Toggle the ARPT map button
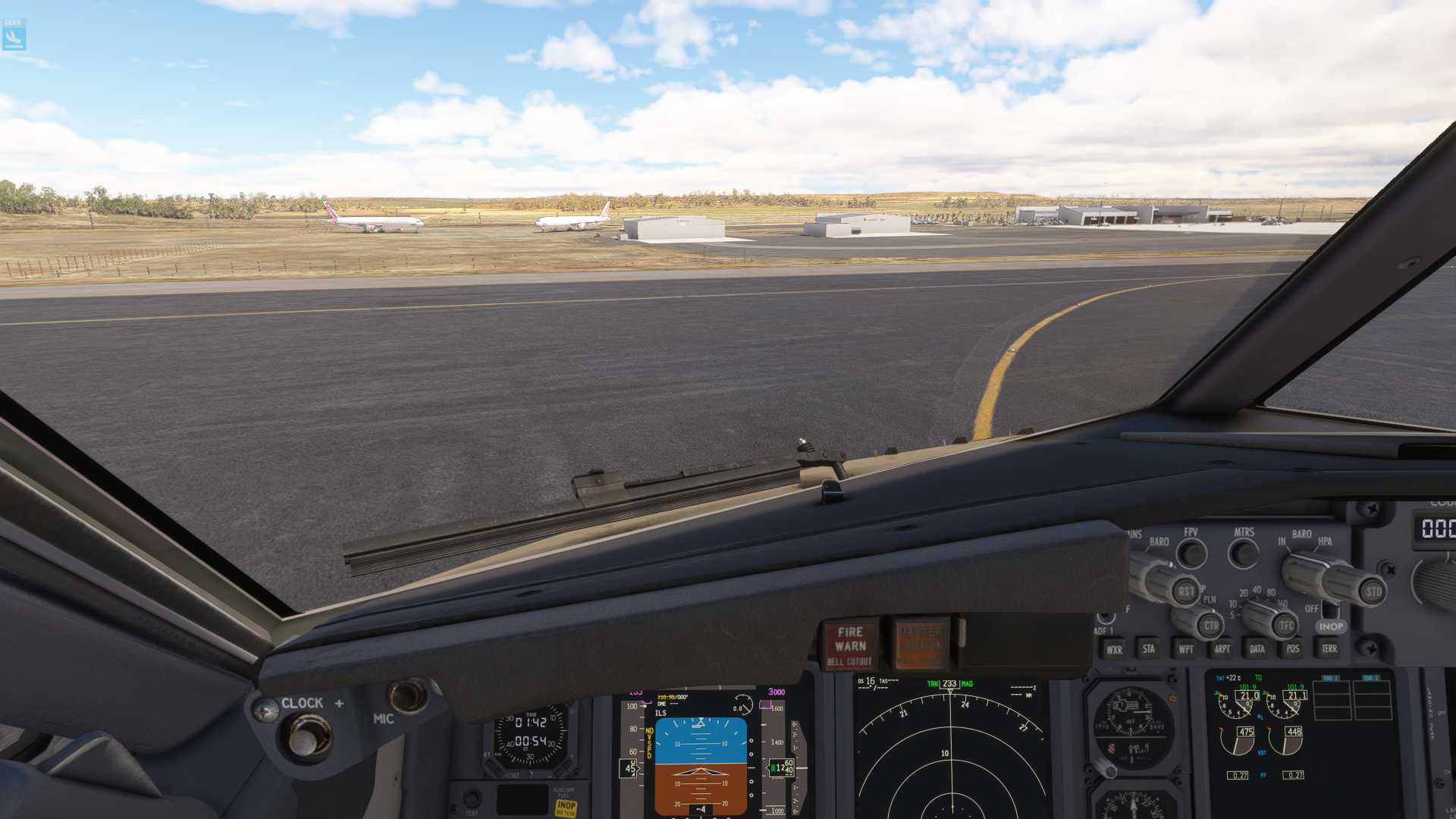Screen dimensions: 1456x819 pyautogui.click(x=1222, y=649)
